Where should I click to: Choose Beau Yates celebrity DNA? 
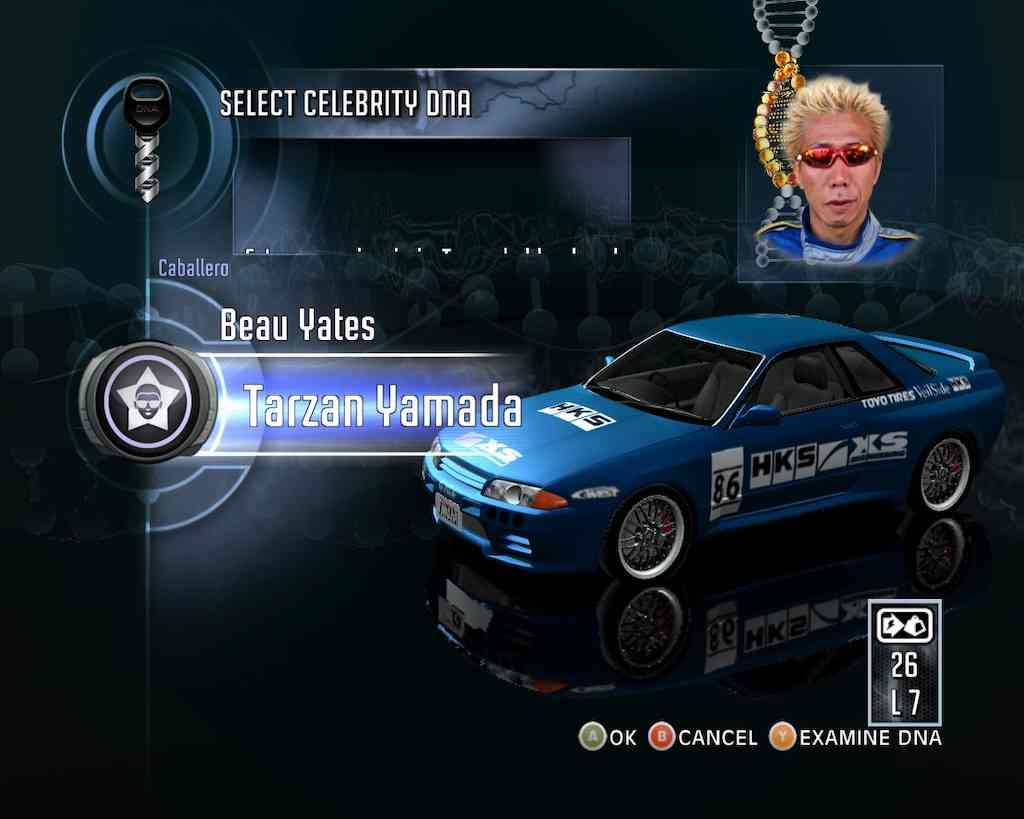click(x=298, y=326)
